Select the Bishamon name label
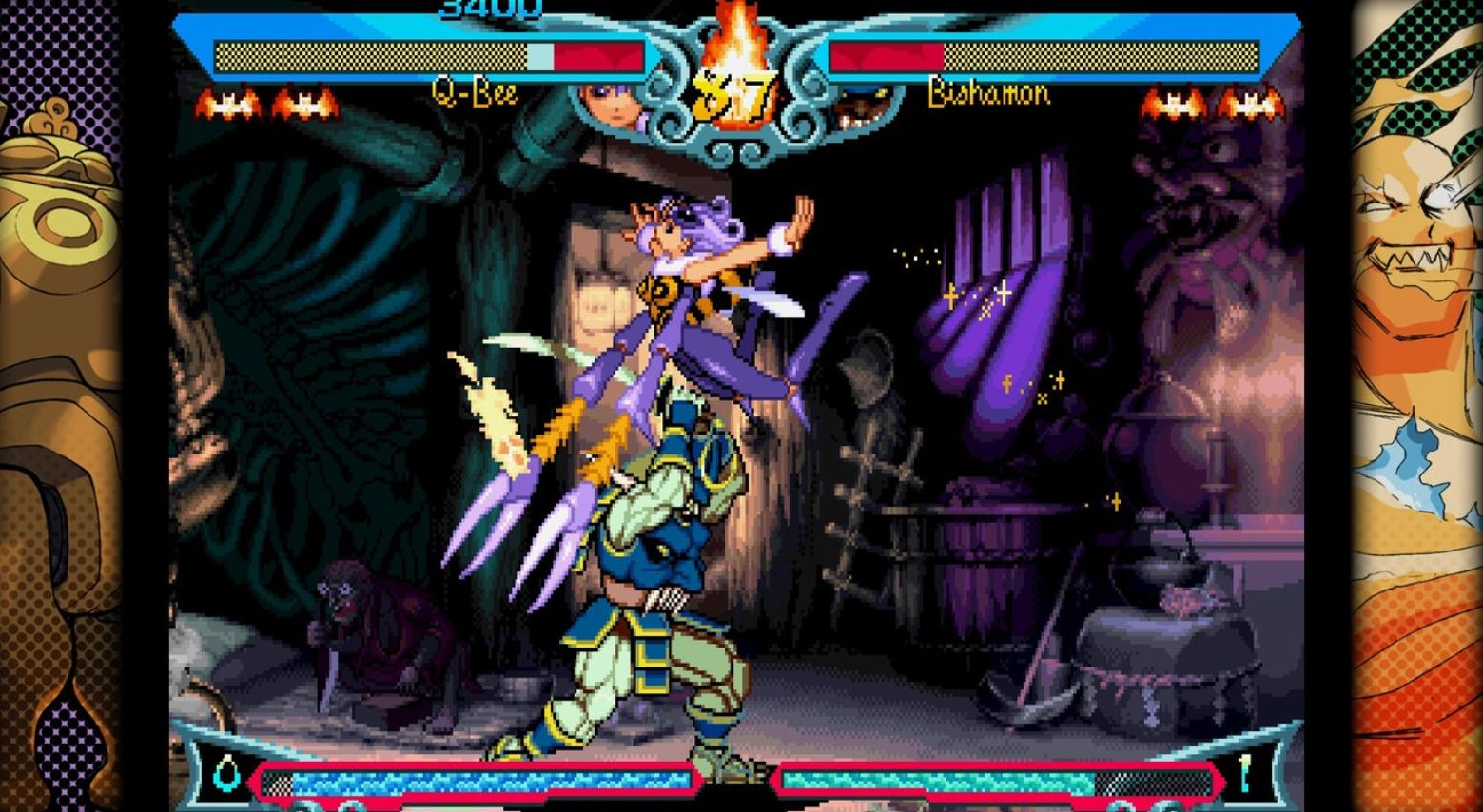This screenshot has height=812, width=1483. click(987, 92)
